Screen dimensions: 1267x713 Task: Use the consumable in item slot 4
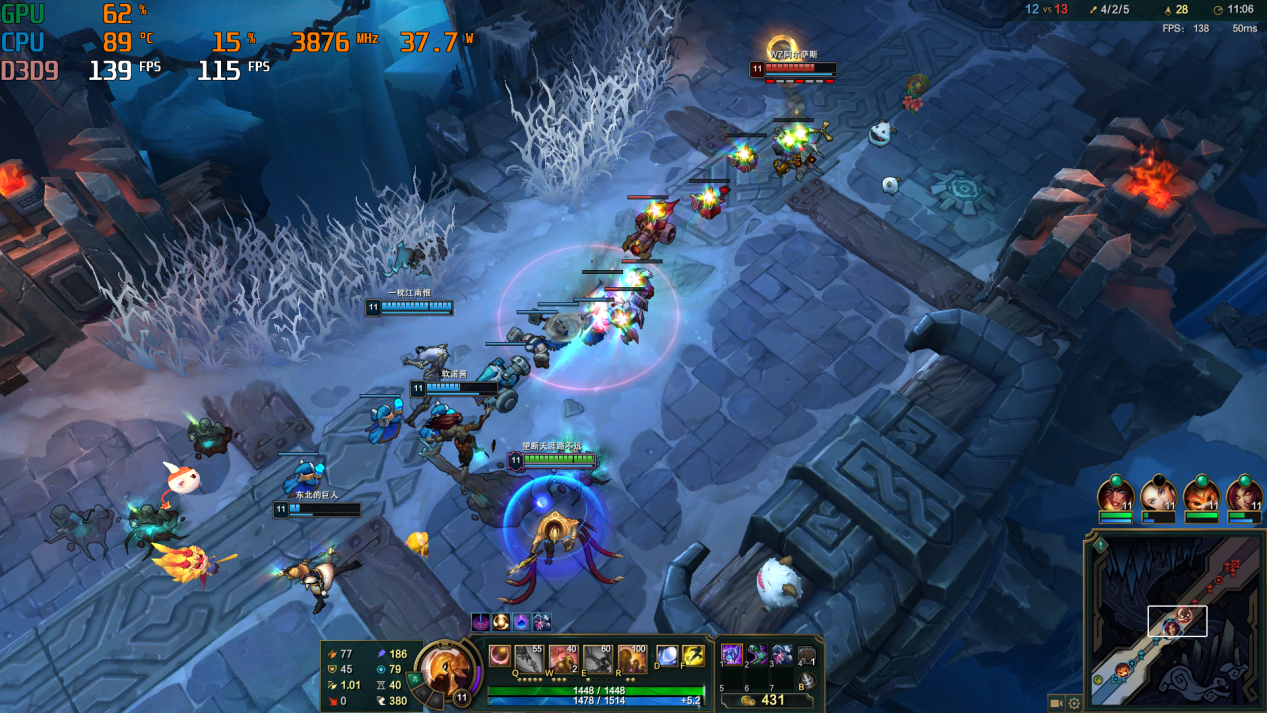pos(806,656)
